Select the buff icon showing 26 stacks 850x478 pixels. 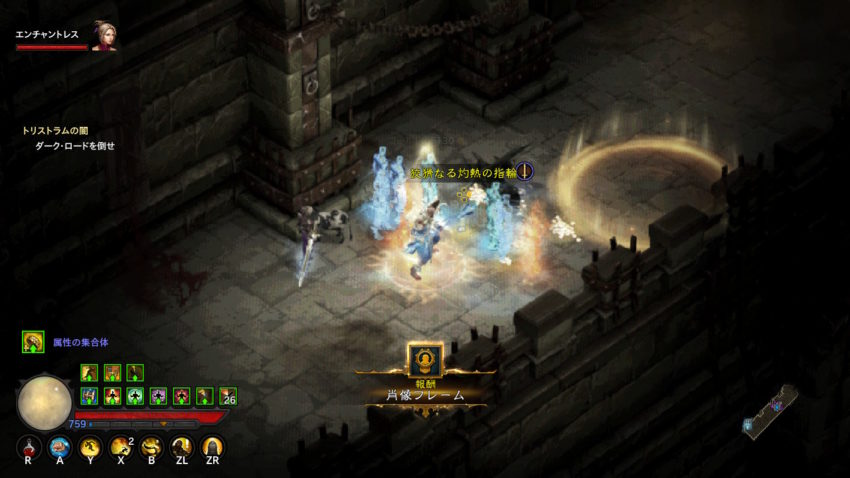[228, 396]
